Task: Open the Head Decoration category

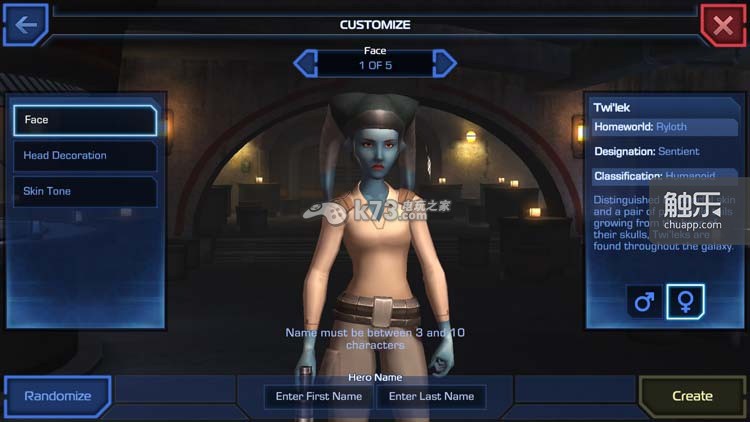Action: click(x=85, y=156)
